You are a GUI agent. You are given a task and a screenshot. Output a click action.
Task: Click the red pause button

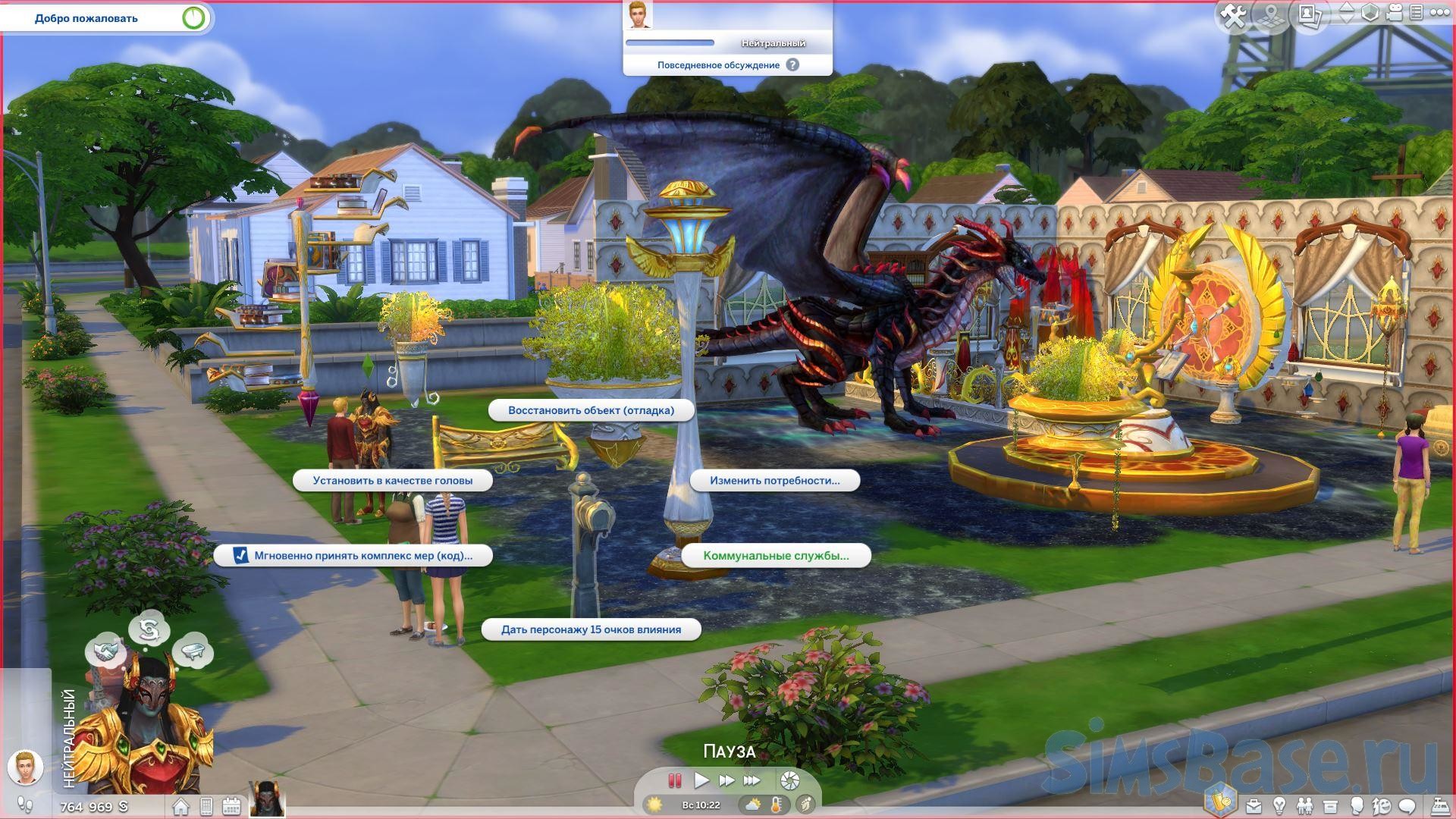pos(674,780)
